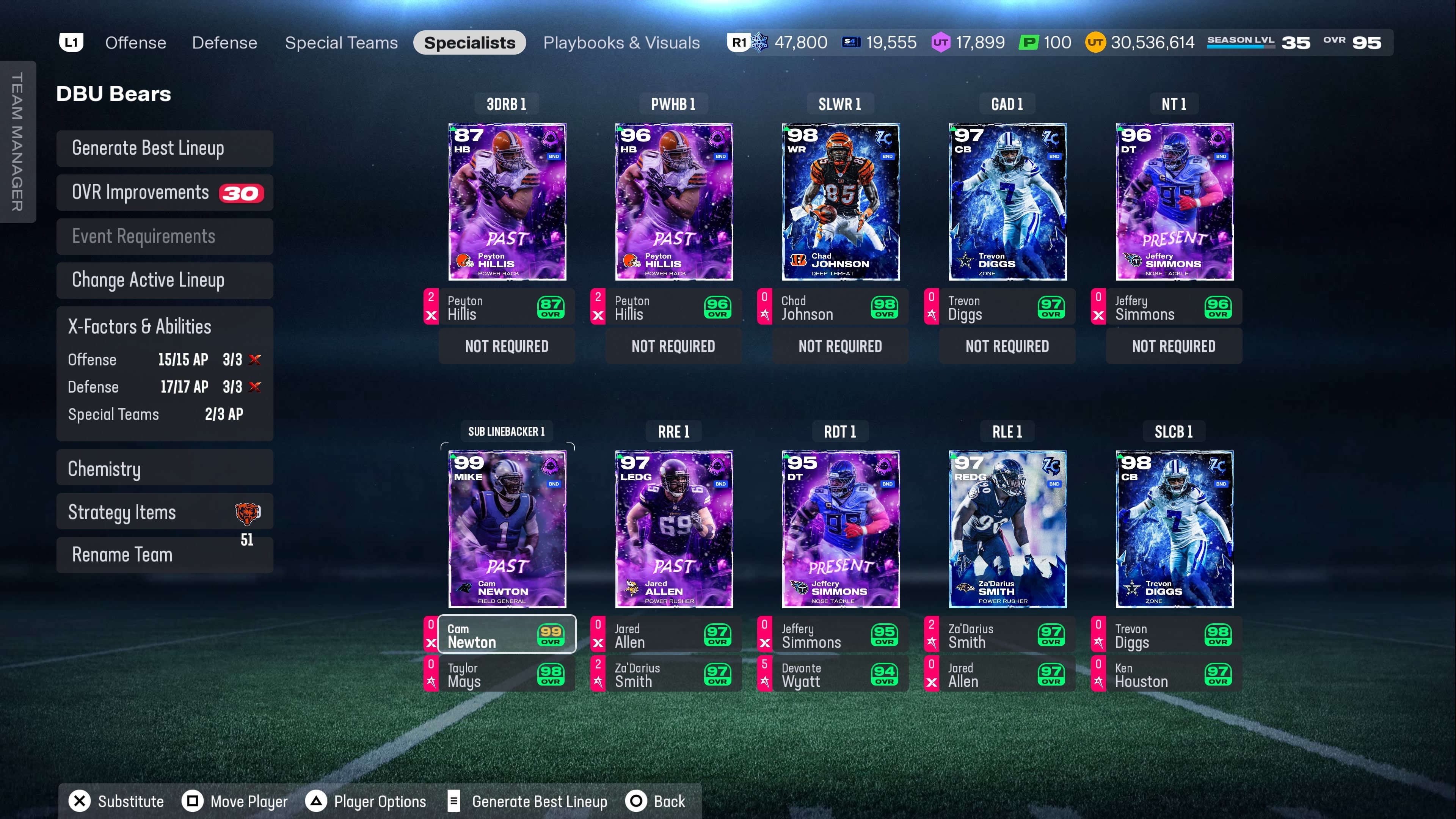Select Rename Team

pos(165,555)
